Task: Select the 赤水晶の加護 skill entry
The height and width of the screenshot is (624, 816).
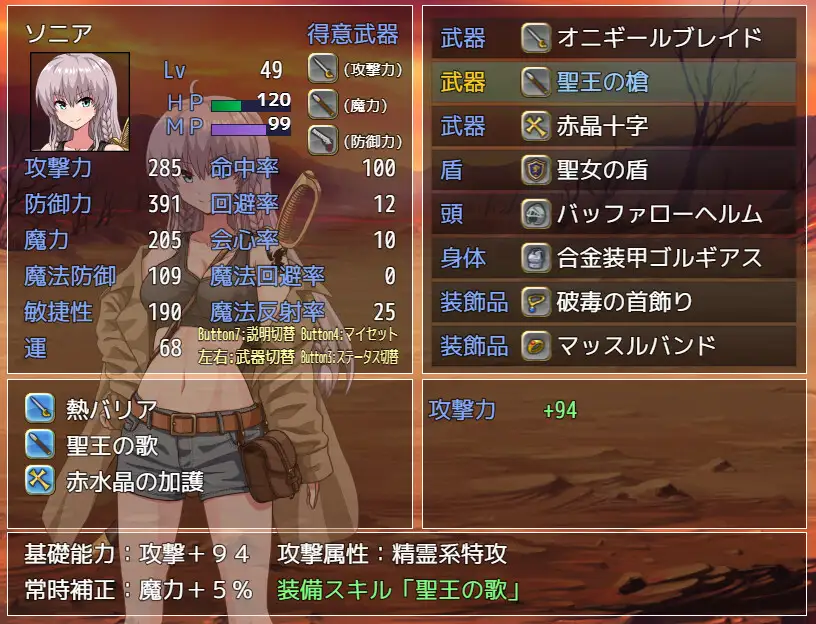Action: 115,480
